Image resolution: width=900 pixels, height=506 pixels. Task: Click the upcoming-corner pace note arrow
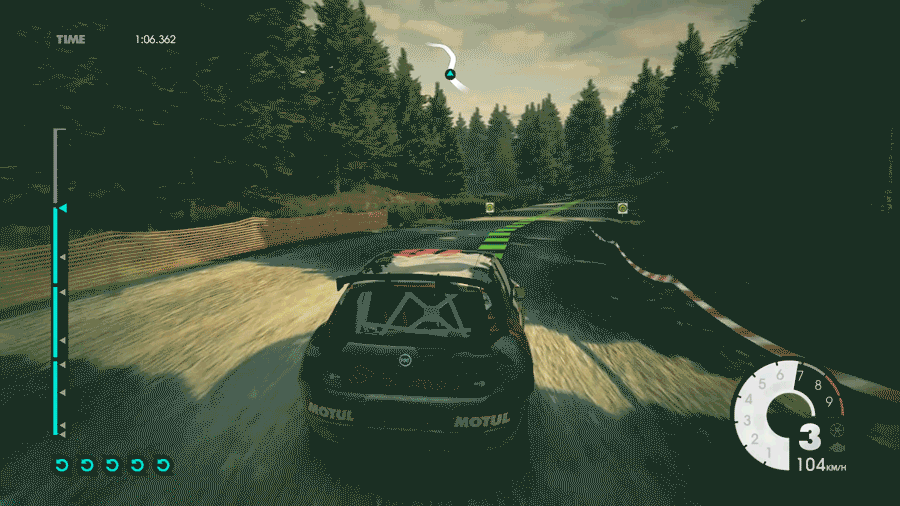[x=449, y=62]
